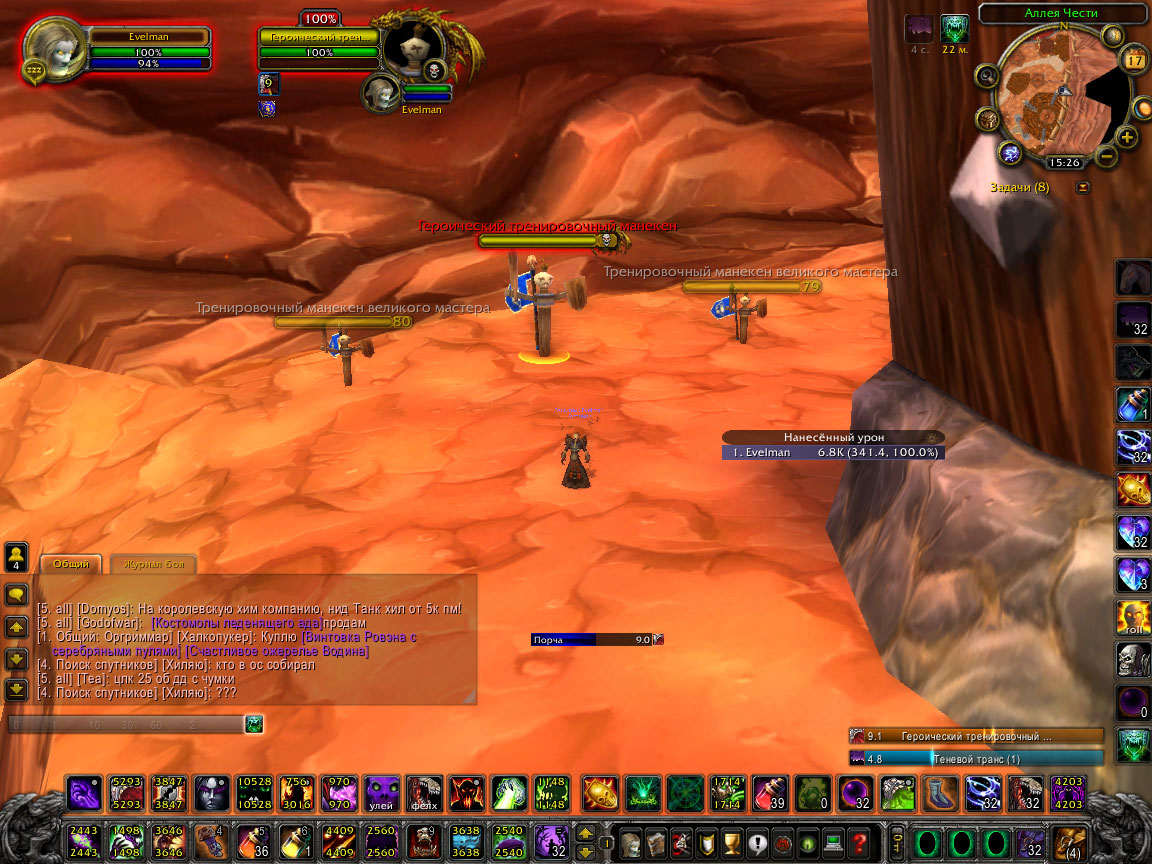Collapse the Задачи (8) quest tracker

tap(1083, 187)
